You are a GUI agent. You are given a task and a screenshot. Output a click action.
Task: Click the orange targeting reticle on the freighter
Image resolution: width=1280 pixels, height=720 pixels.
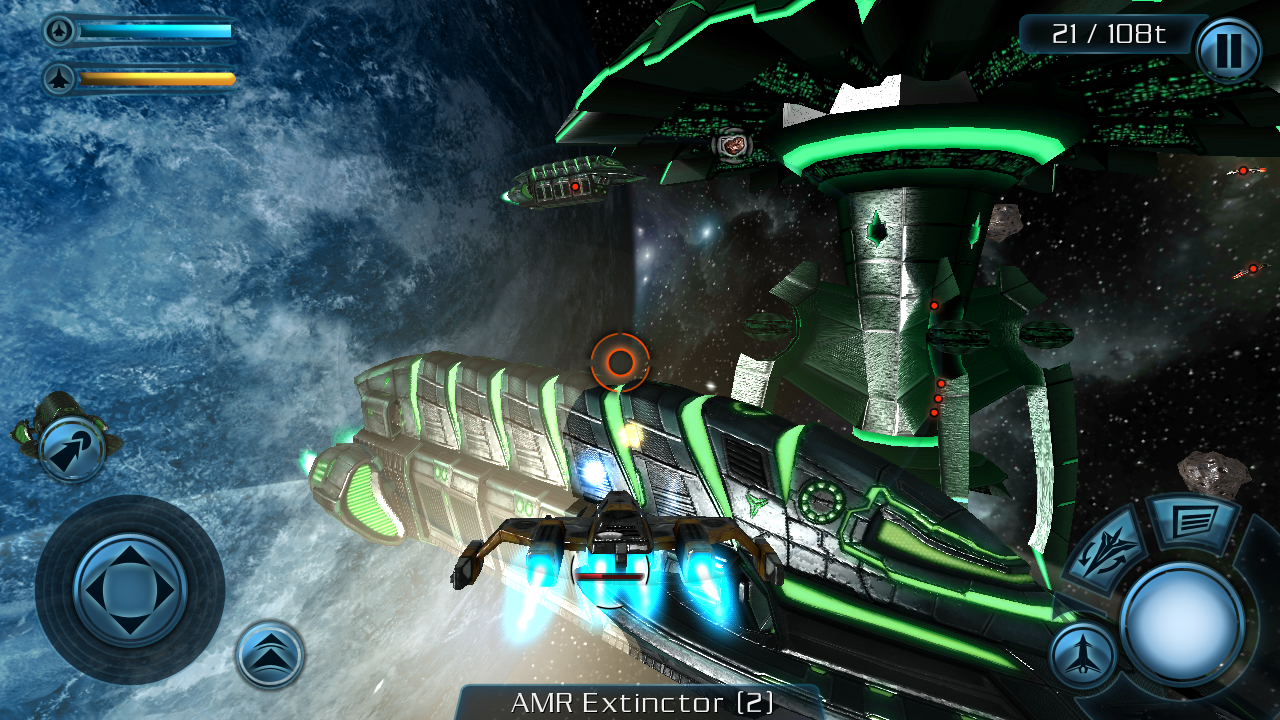click(x=622, y=363)
